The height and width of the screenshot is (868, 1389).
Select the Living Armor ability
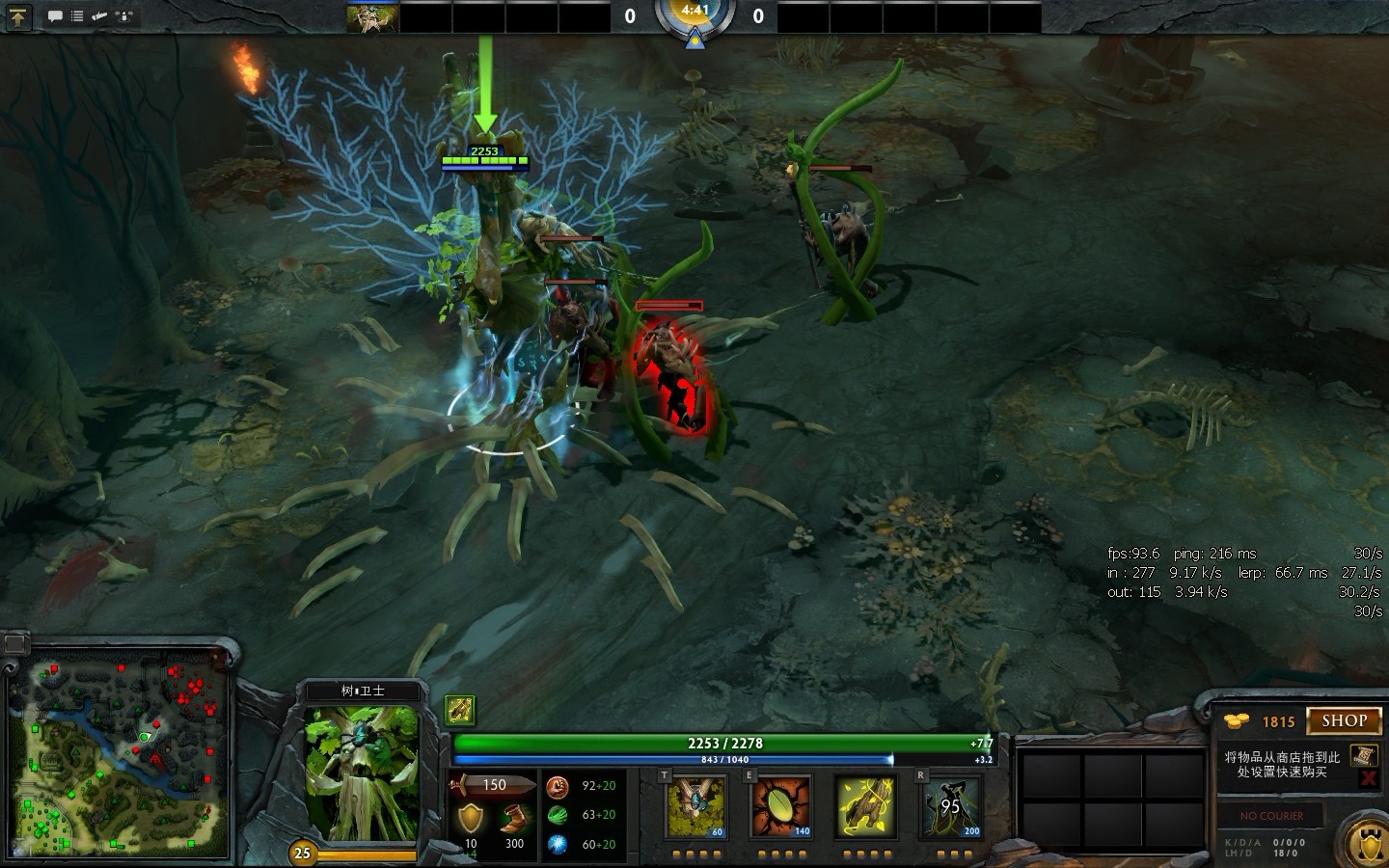click(865, 806)
